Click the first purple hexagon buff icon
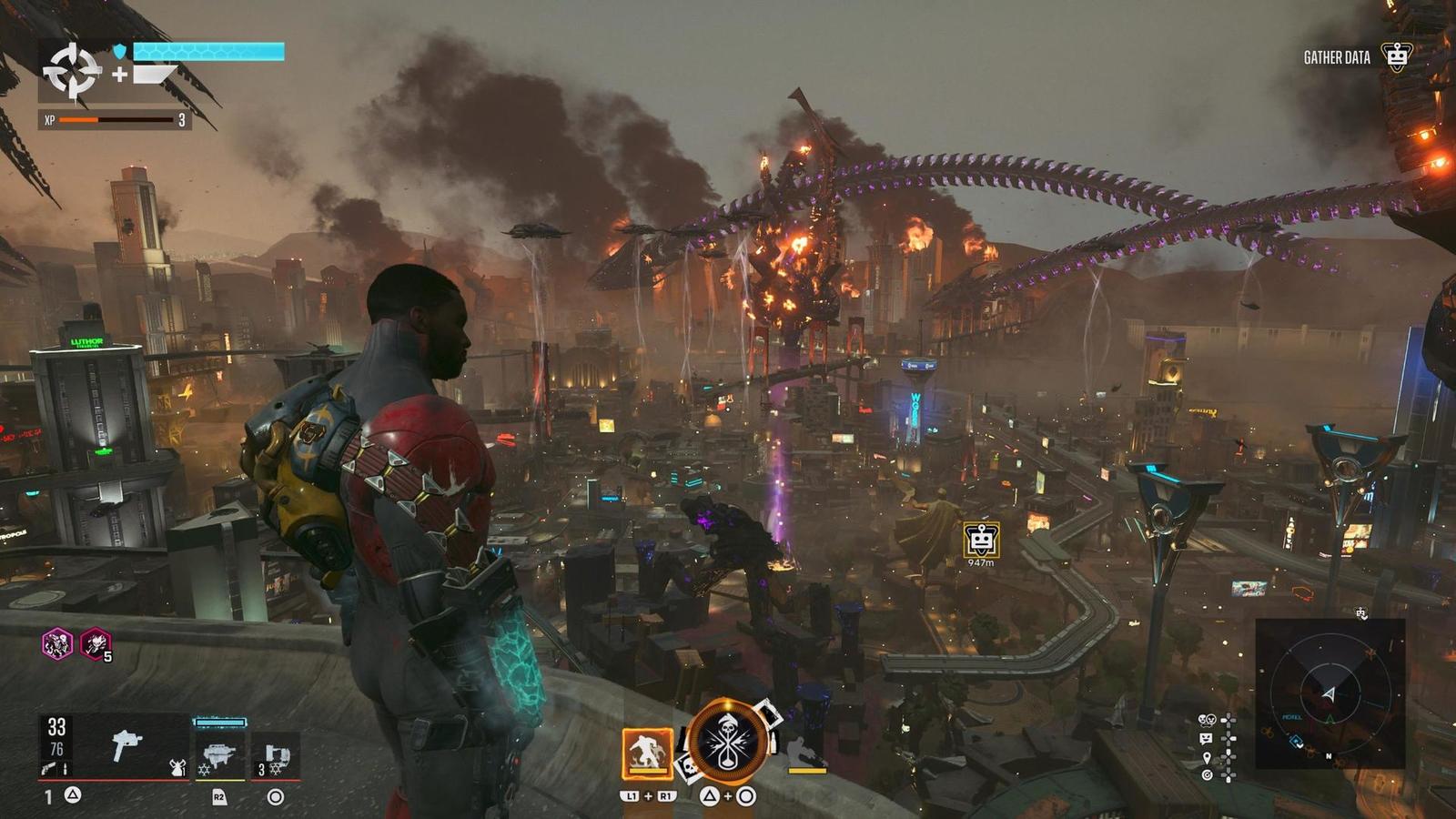 tap(57, 644)
